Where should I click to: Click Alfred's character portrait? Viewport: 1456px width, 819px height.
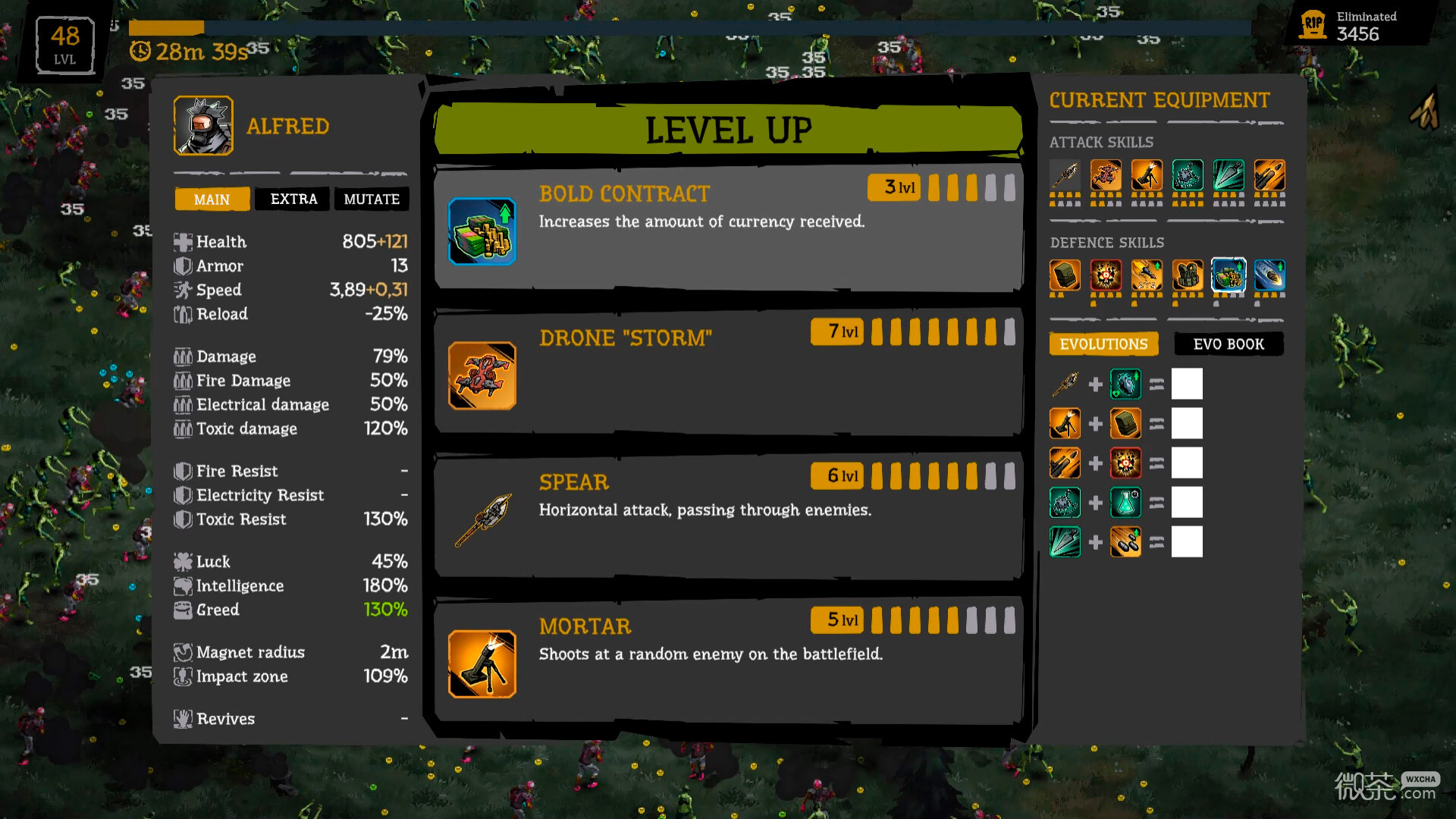click(x=203, y=126)
